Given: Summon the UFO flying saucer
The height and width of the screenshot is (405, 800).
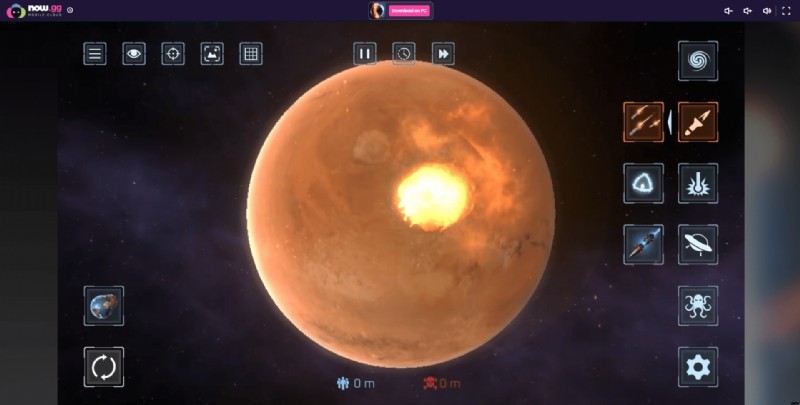Looking at the screenshot, I should coord(698,244).
